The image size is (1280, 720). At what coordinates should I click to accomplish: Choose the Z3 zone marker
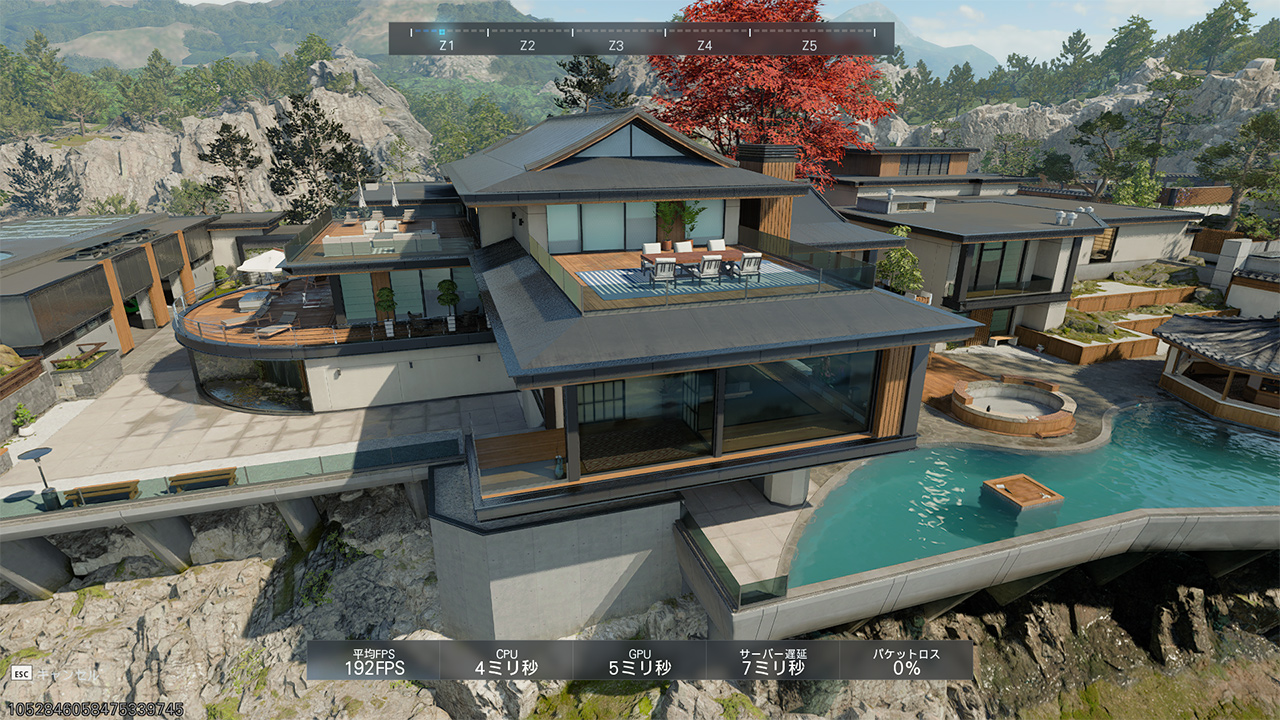[616, 46]
